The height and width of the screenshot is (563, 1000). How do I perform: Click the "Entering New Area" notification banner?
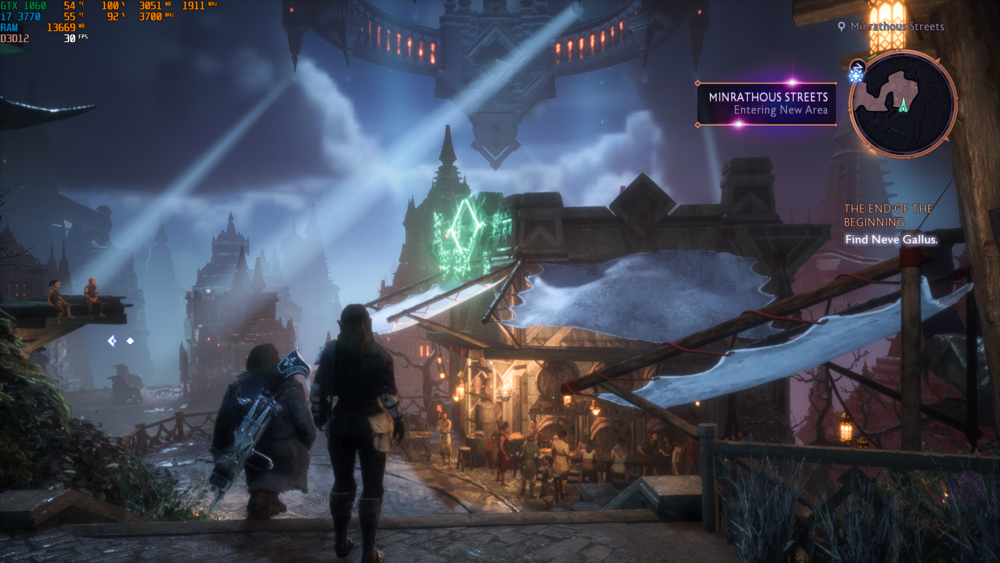767,104
